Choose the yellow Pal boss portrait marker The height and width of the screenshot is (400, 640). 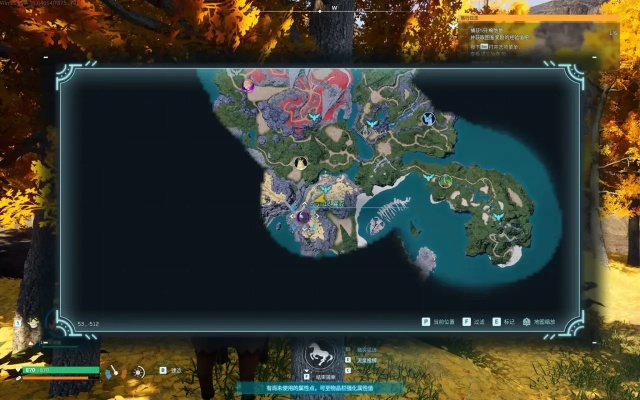coord(300,163)
